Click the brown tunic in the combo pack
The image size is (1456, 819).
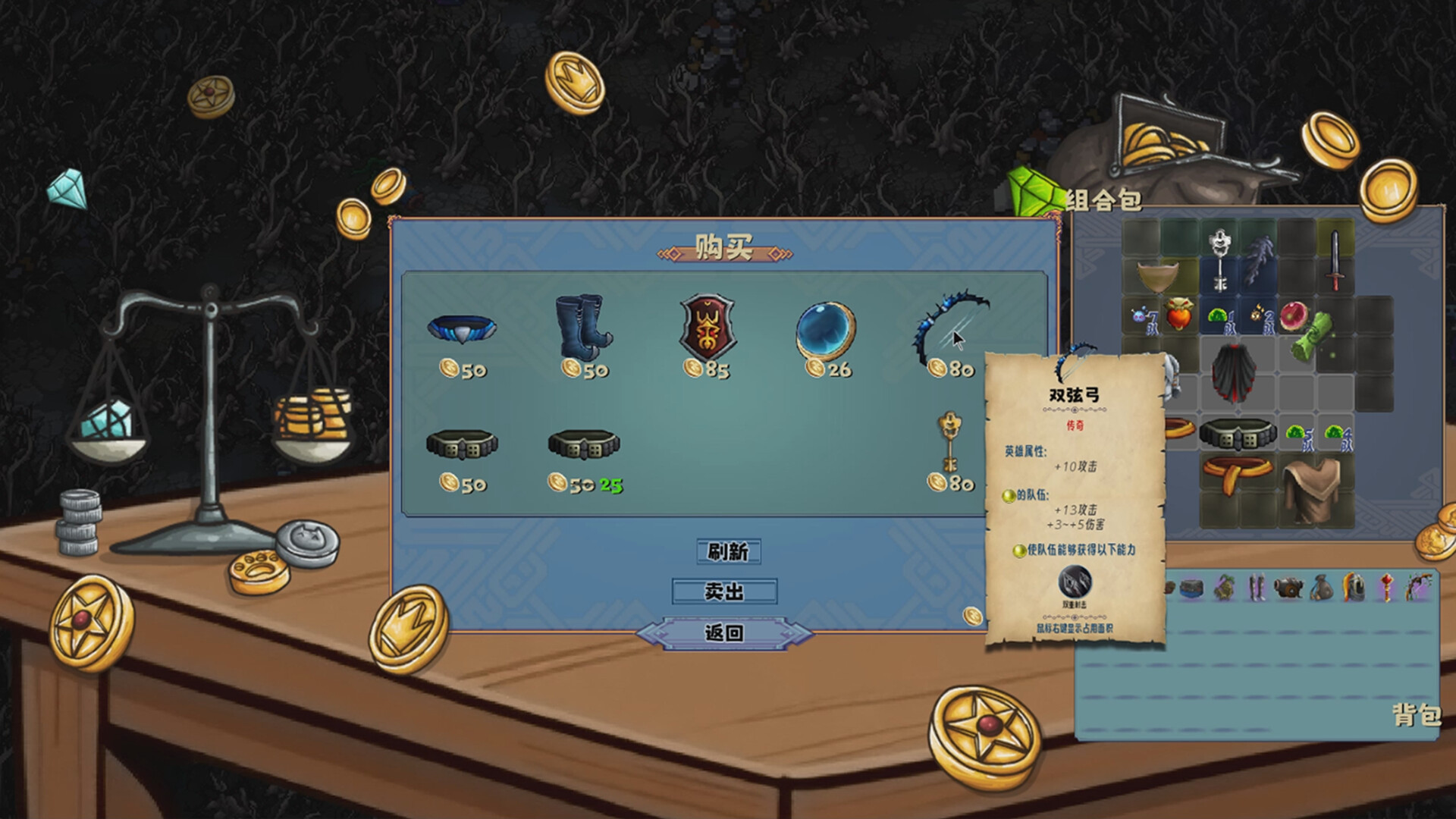coord(1312,488)
